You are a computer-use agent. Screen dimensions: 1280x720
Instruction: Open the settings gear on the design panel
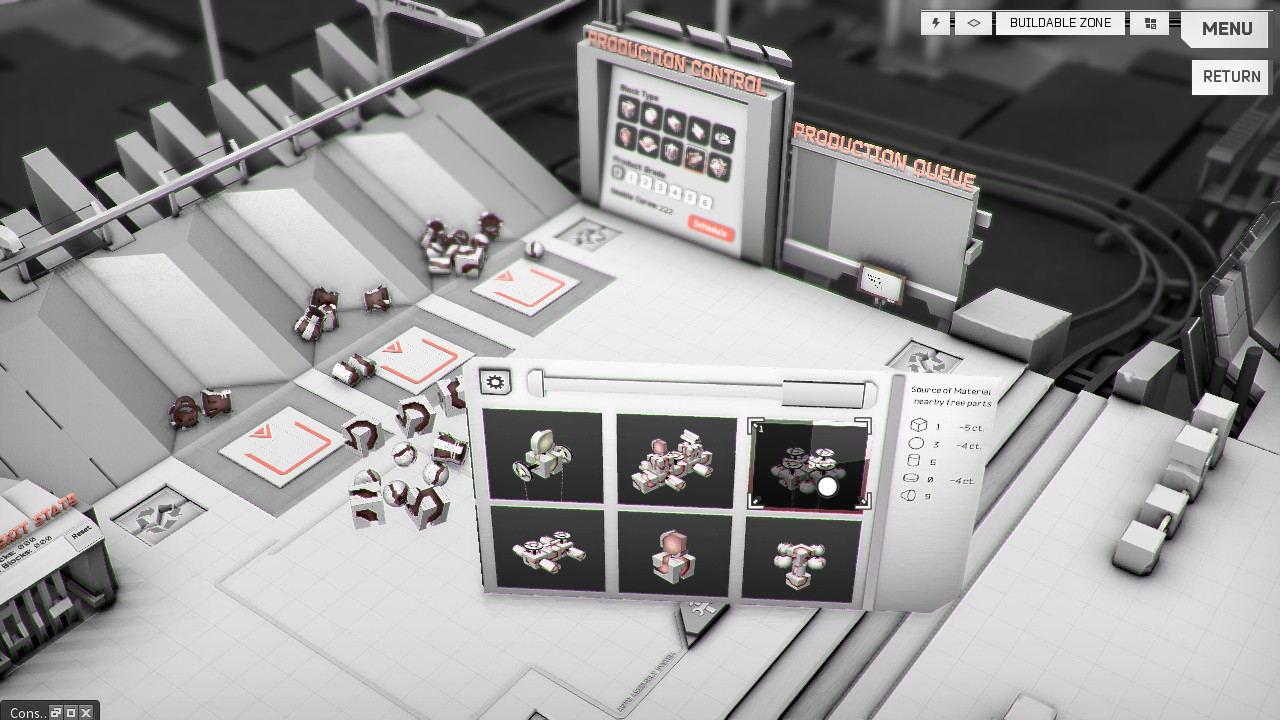click(x=493, y=380)
